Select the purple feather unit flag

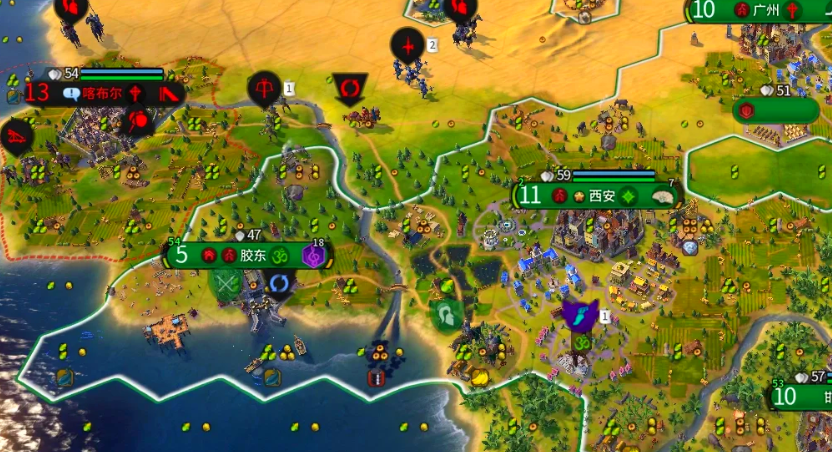pyautogui.click(x=580, y=316)
